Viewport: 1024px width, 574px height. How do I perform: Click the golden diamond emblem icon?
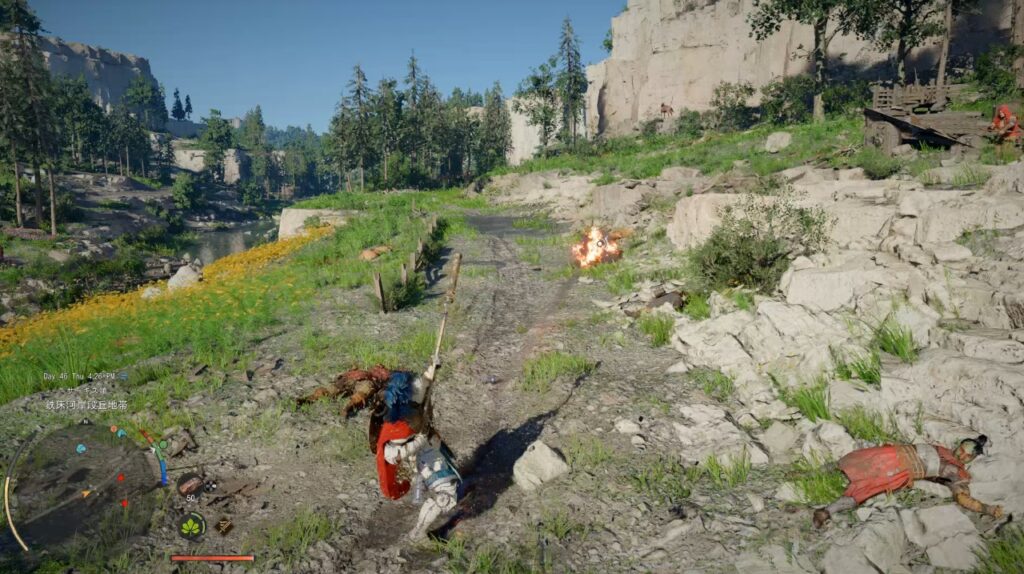224,525
